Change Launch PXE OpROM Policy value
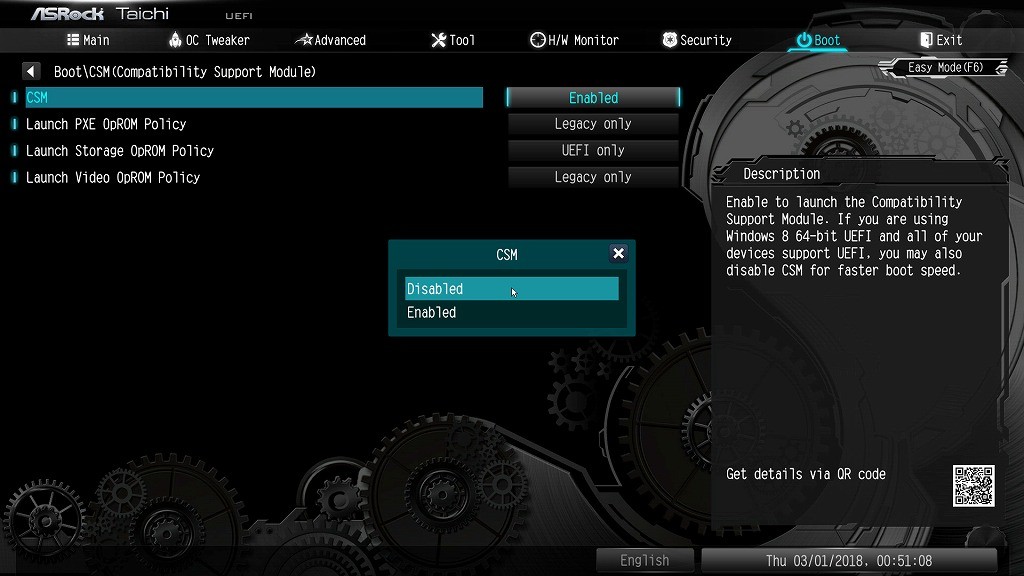This screenshot has width=1024, height=576. (x=593, y=124)
